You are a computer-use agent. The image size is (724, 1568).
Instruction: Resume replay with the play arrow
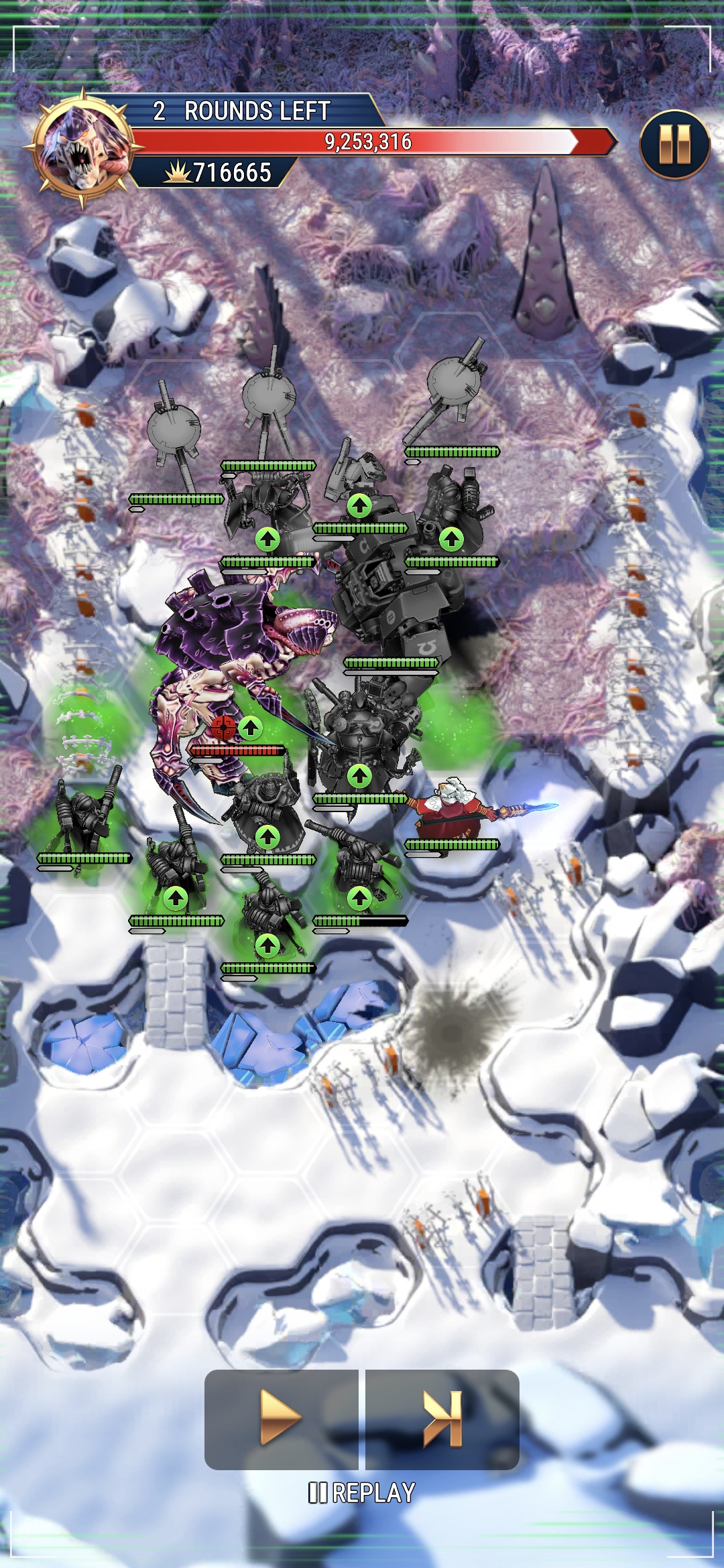[281, 1418]
